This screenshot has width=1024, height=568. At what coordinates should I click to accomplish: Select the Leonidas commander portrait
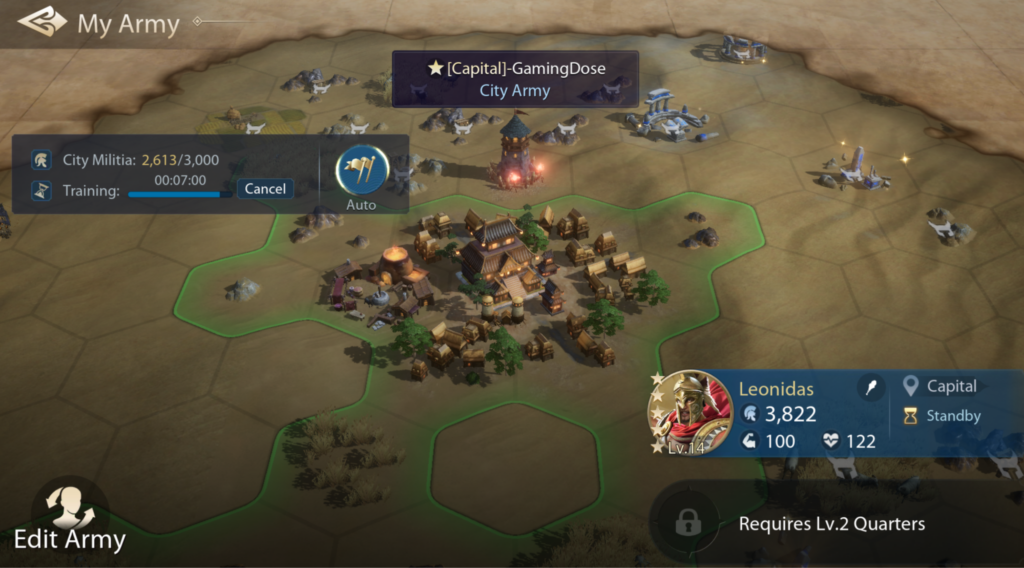point(690,412)
